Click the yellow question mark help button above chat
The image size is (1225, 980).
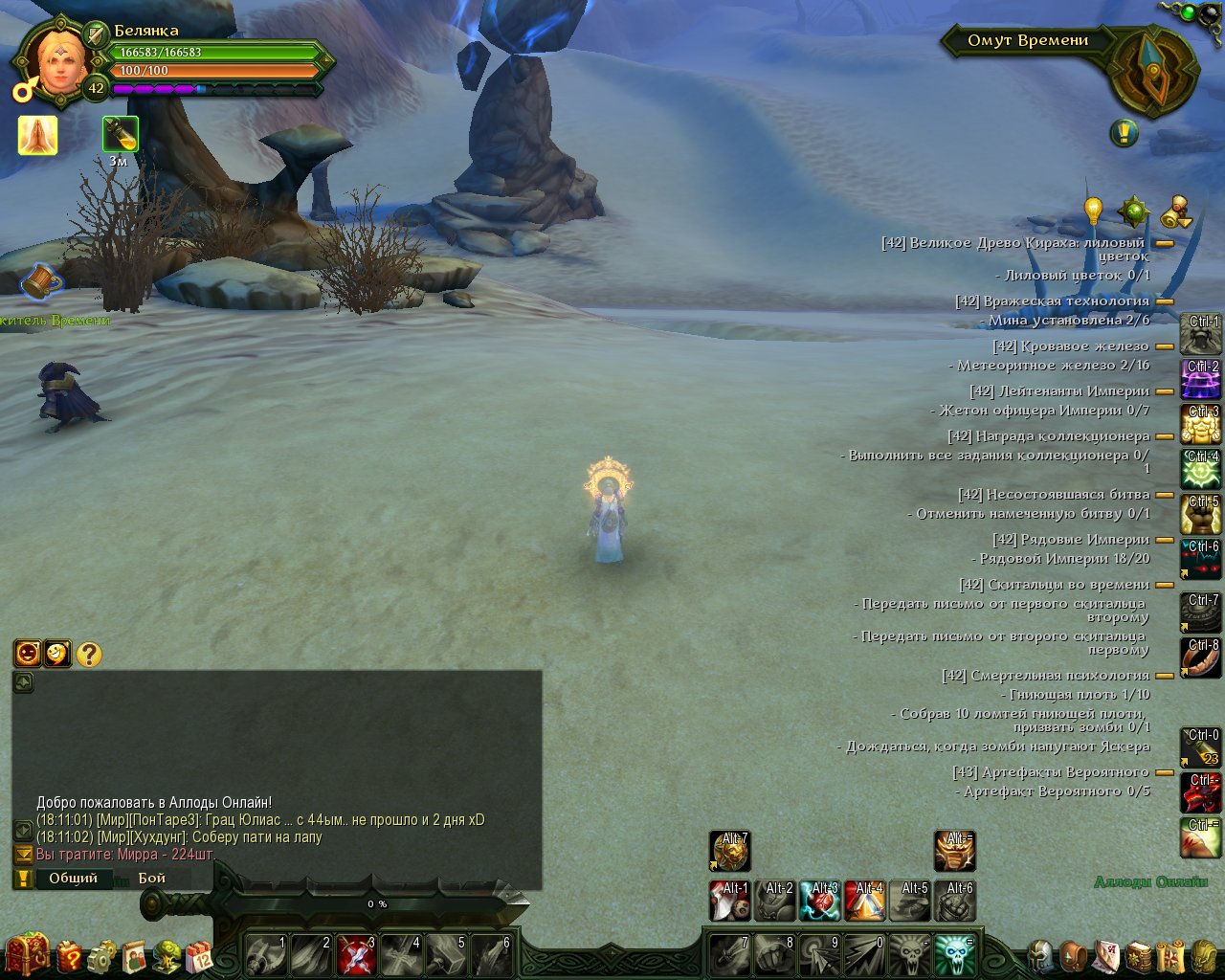[89, 654]
